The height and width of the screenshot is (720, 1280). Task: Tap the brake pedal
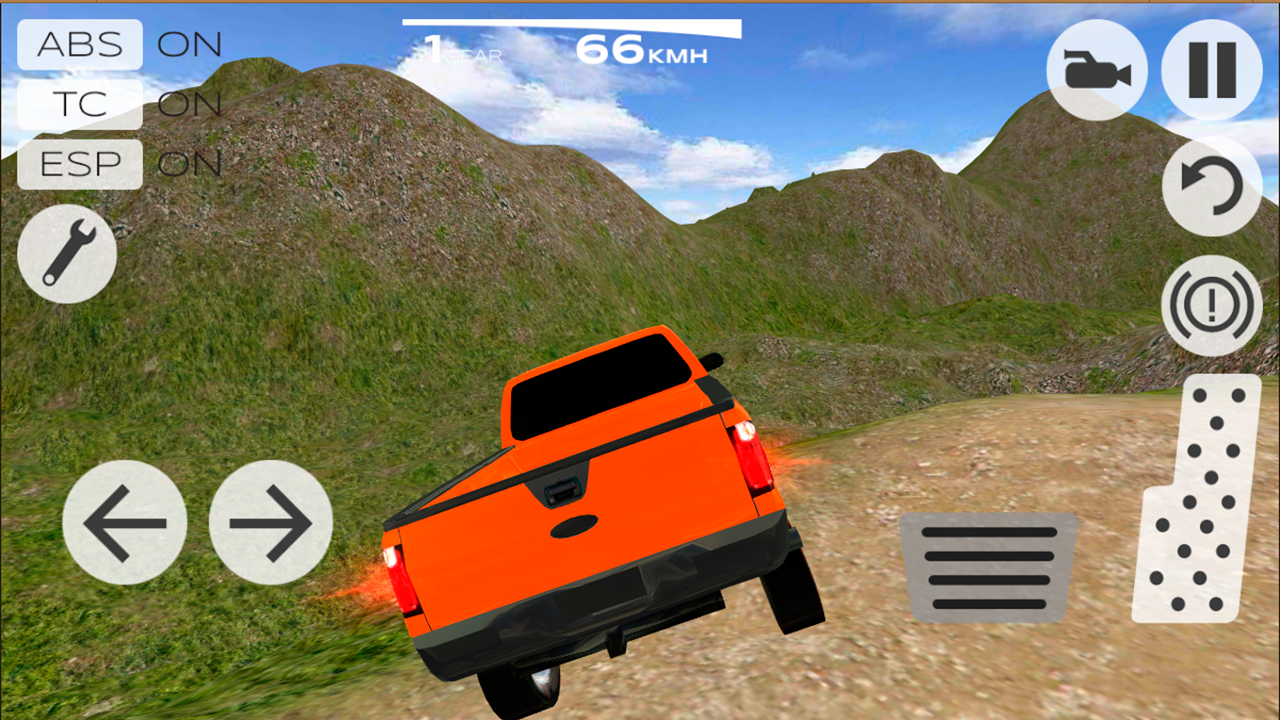pyautogui.click(x=989, y=567)
